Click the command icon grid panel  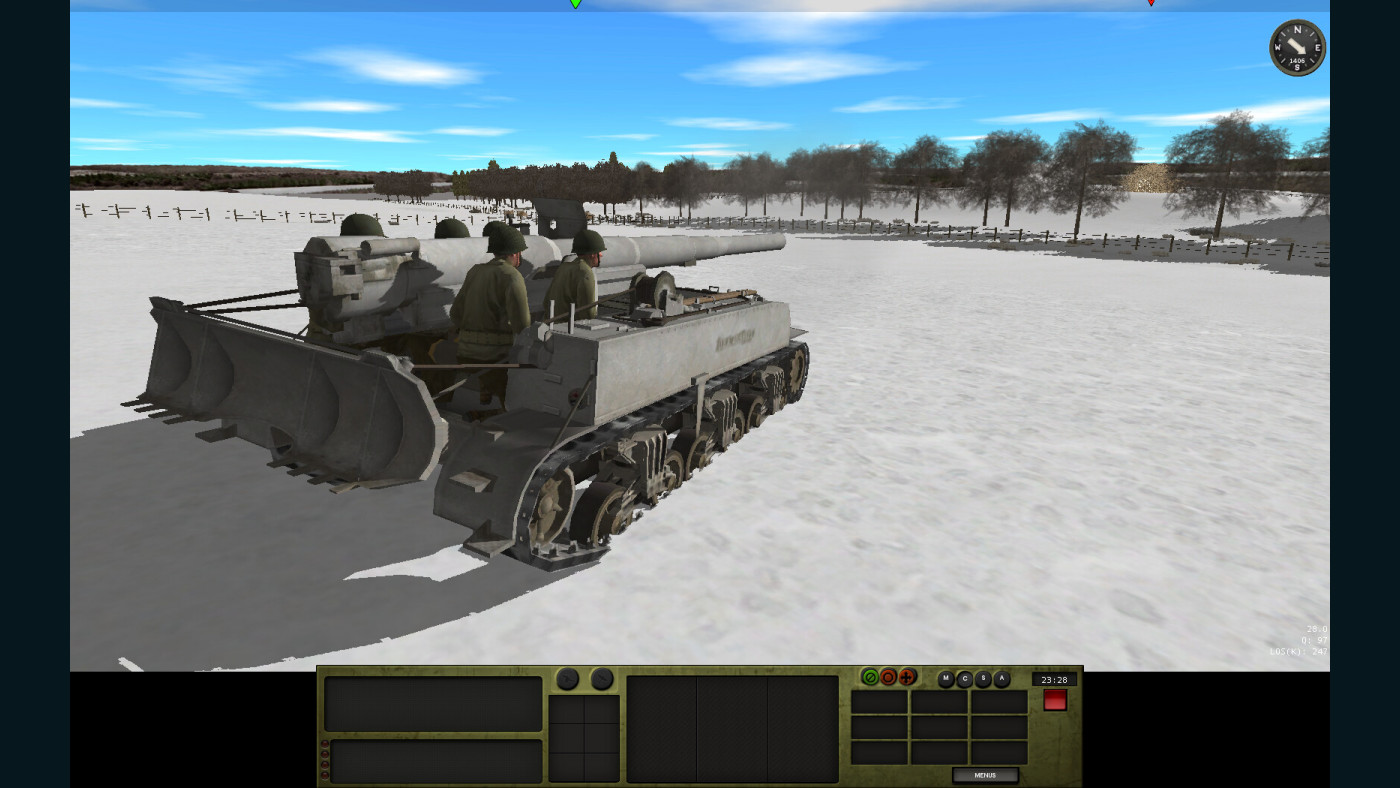[940, 725]
